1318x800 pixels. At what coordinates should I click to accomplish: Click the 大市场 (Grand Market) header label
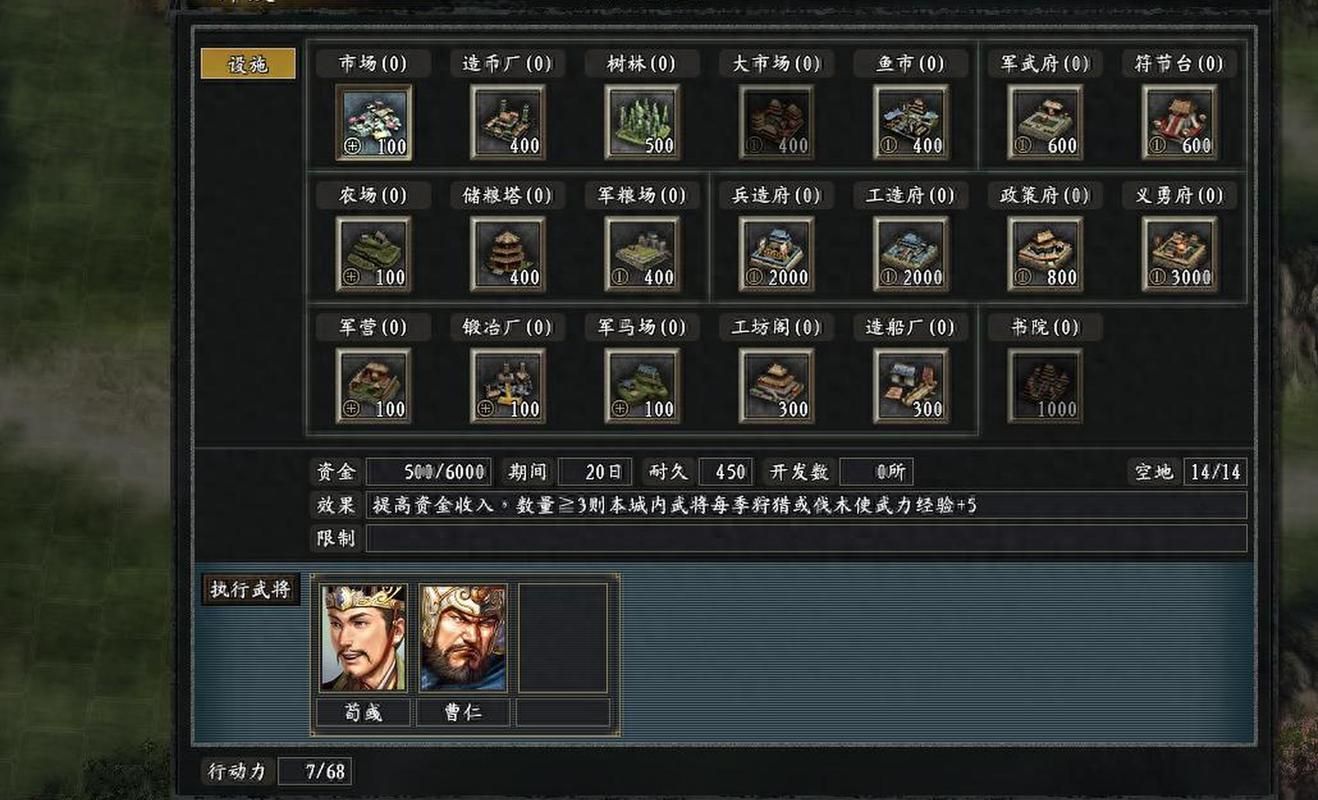pyautogui.click(x=775, y=63)
